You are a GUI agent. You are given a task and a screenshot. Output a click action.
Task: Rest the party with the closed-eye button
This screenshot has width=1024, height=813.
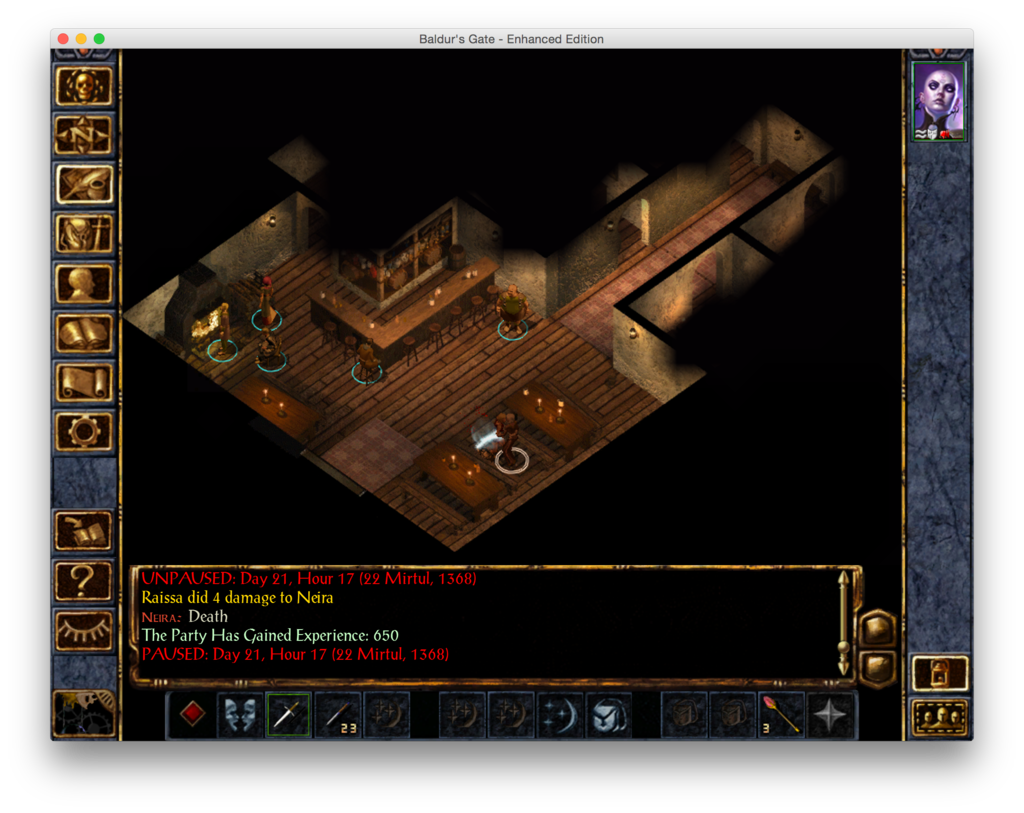85,629
